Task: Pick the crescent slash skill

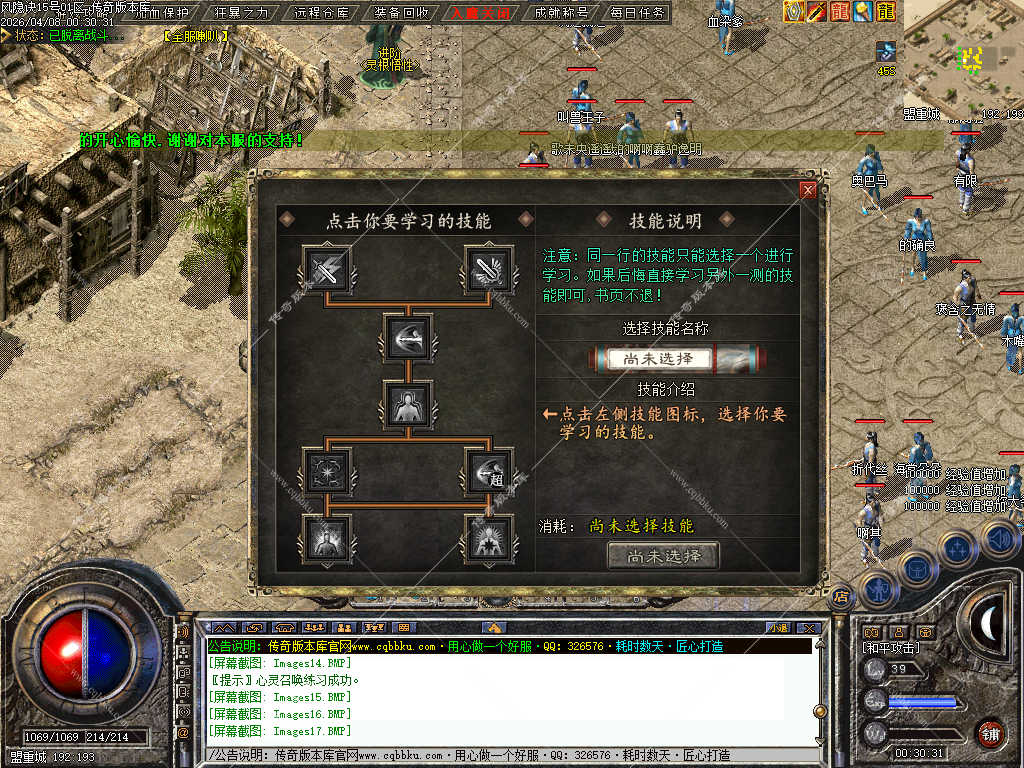Action: 408,338
